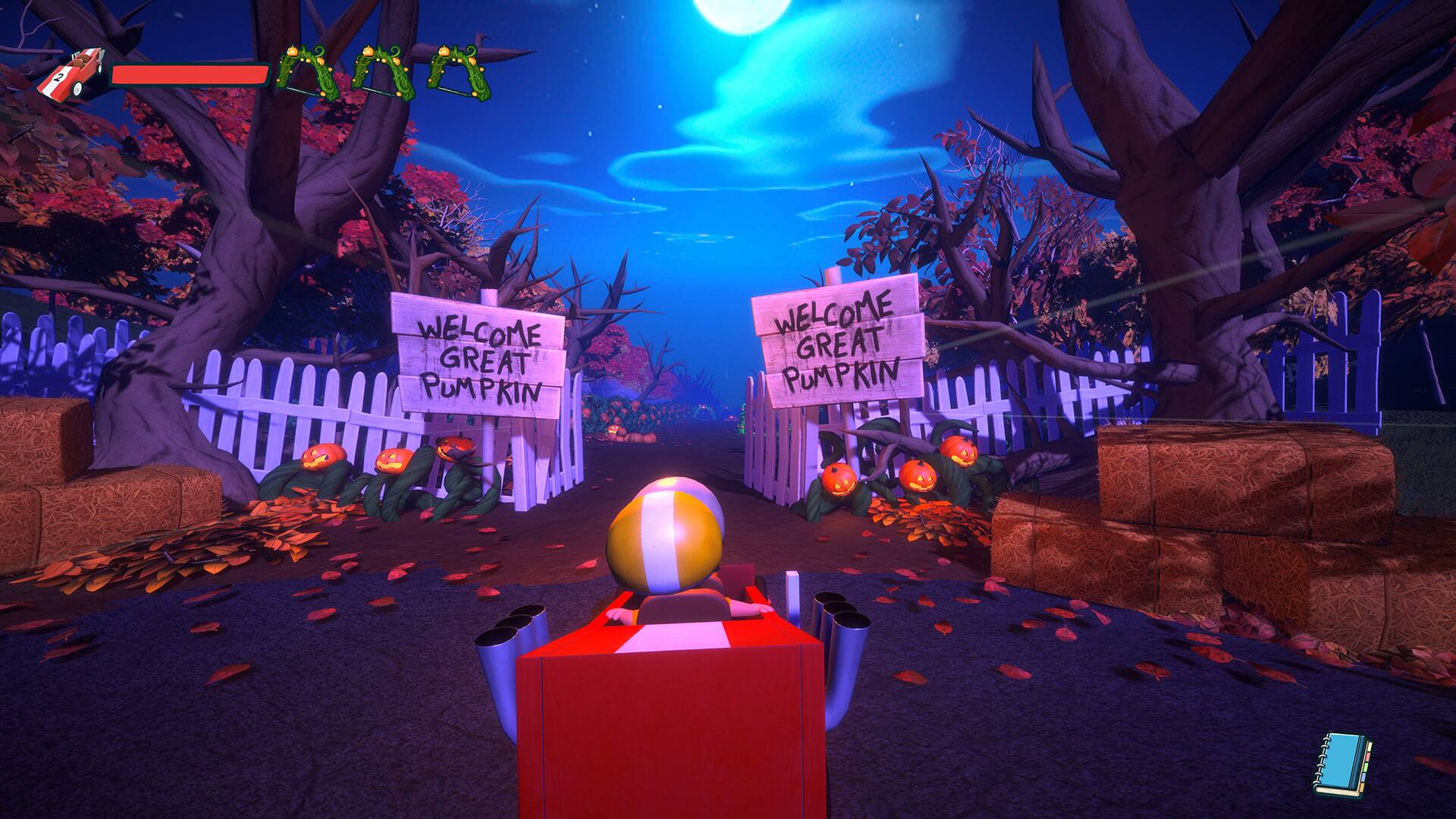Click the pink tab on the notebook icon
Screen dimensions: 1456x819
(x=1367, y=757)
